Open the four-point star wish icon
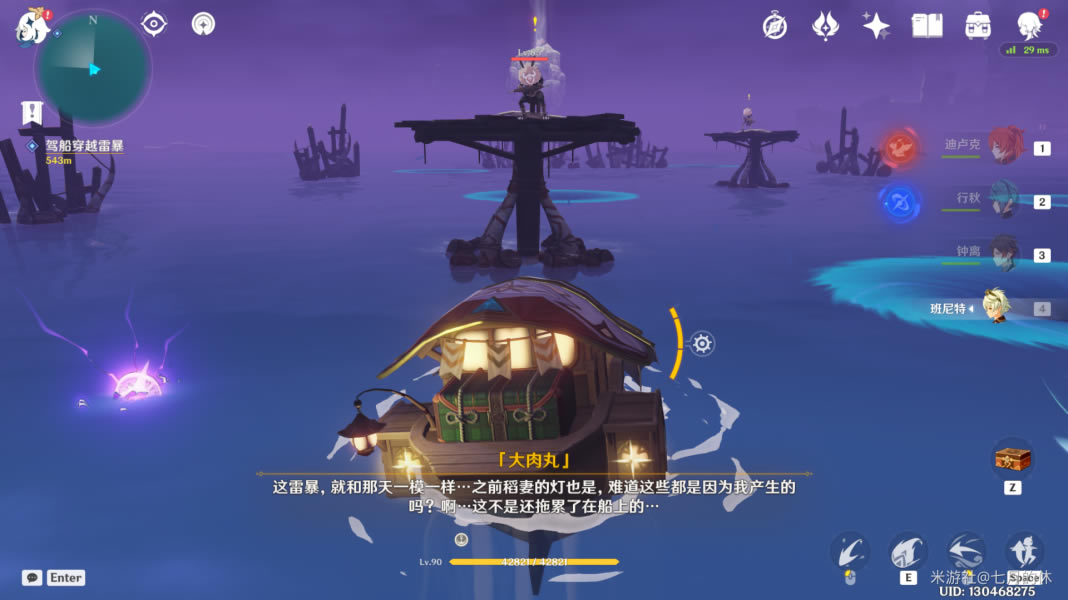1068x600 pixels. point(876,26)
